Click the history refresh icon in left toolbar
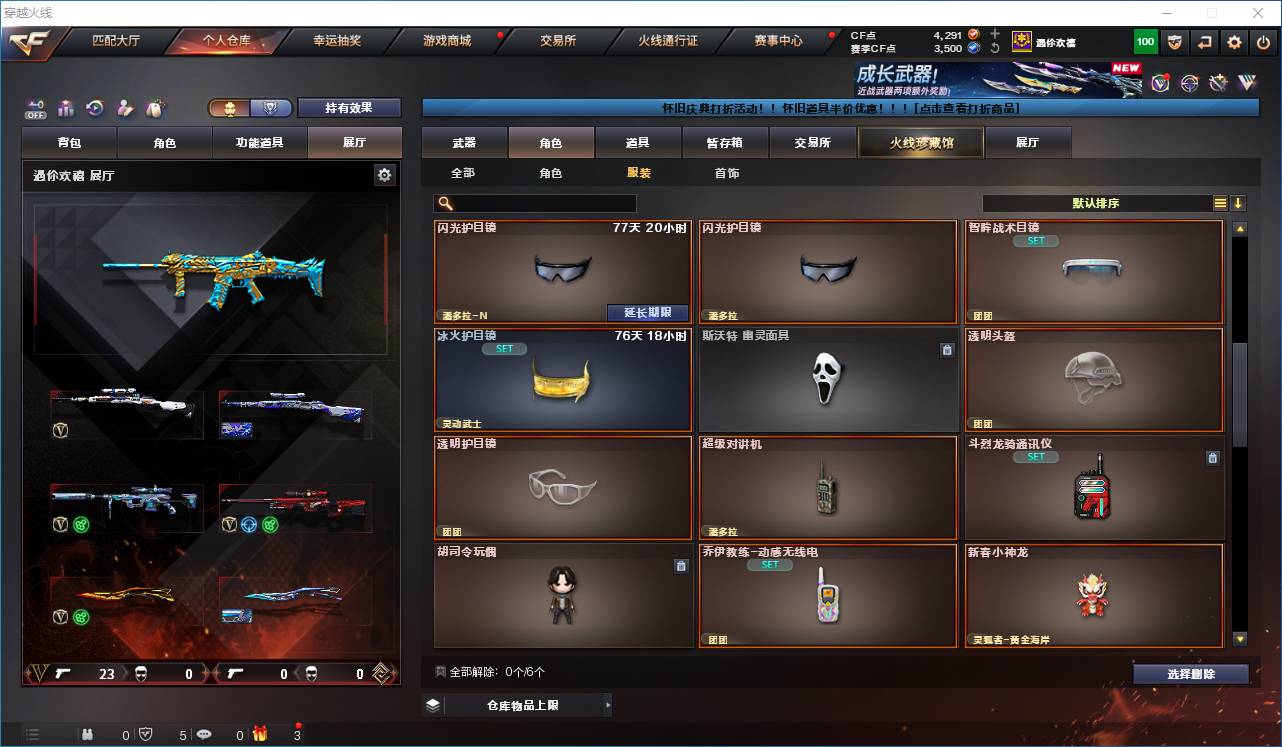The height and width of the screenshot is (747, 1282). [x=96, y=107]
